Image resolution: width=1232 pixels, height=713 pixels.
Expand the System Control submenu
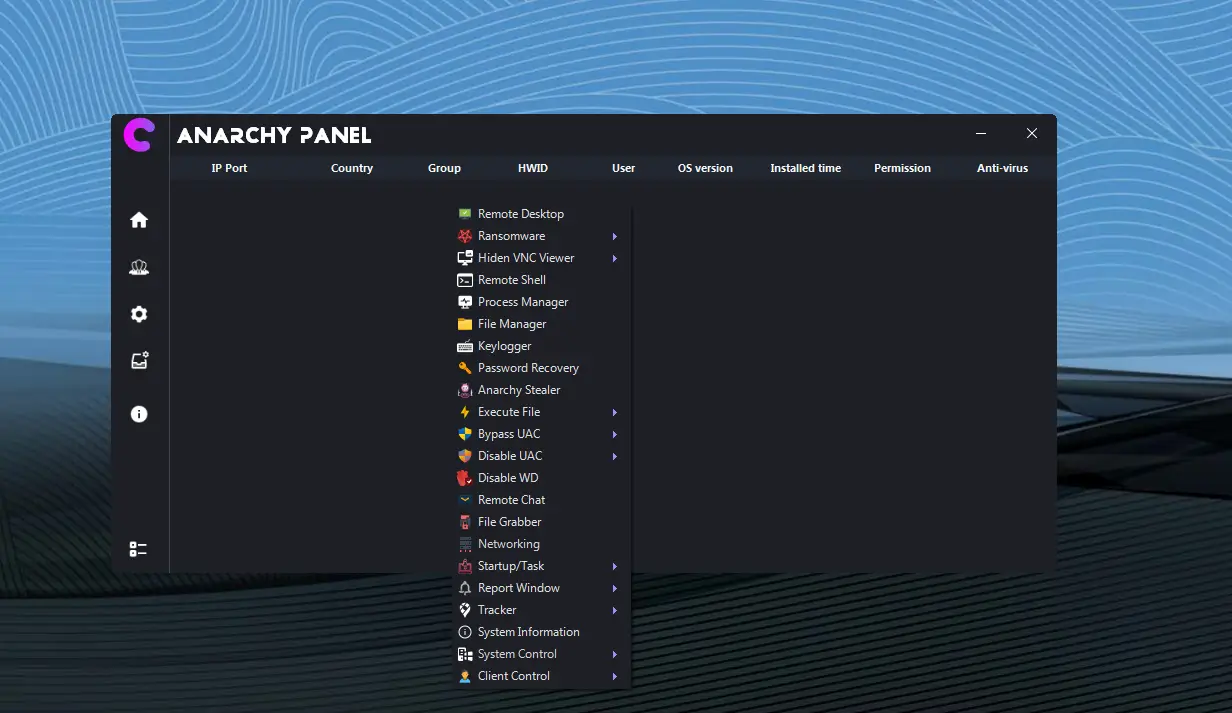517,654
